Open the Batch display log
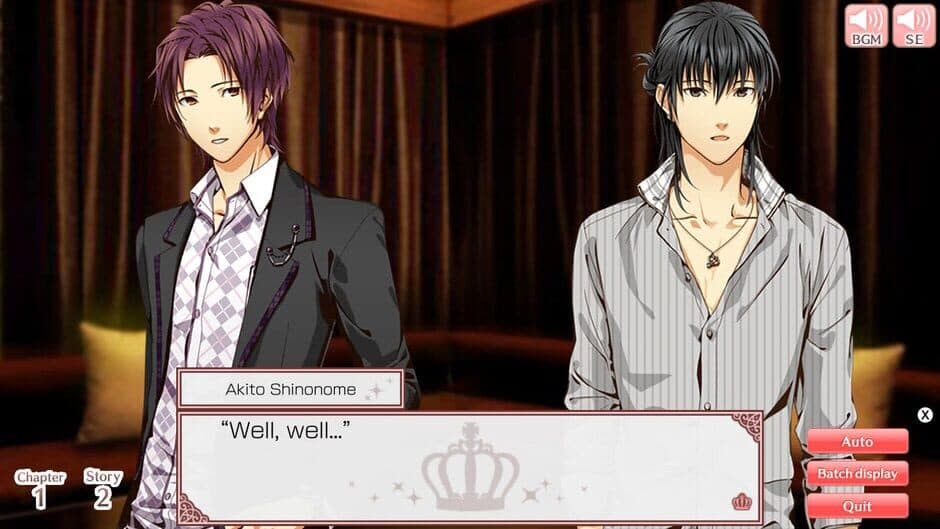 [x=857, y=473]
